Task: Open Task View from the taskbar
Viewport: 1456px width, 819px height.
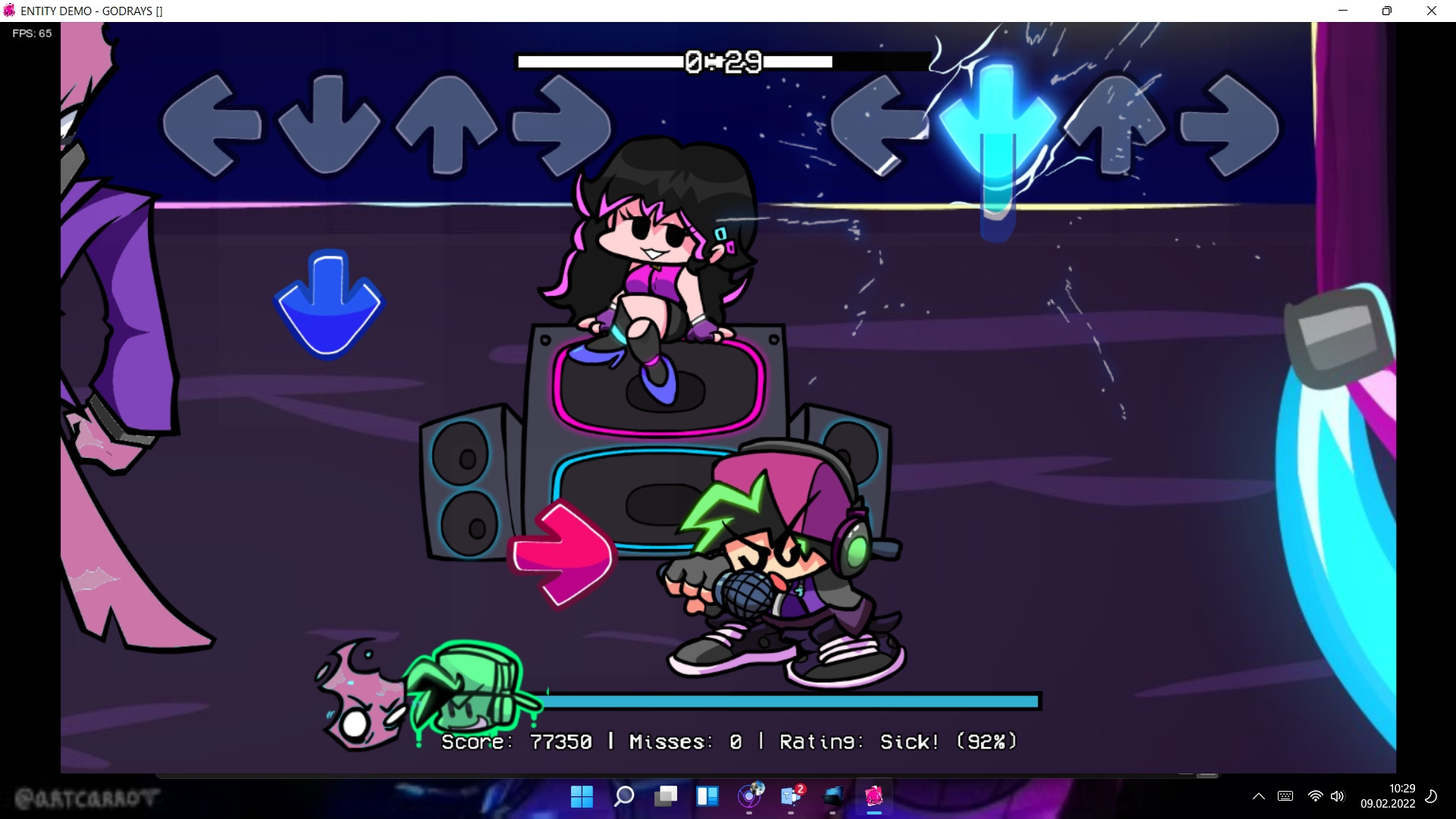Action: [x=667, y=798]
